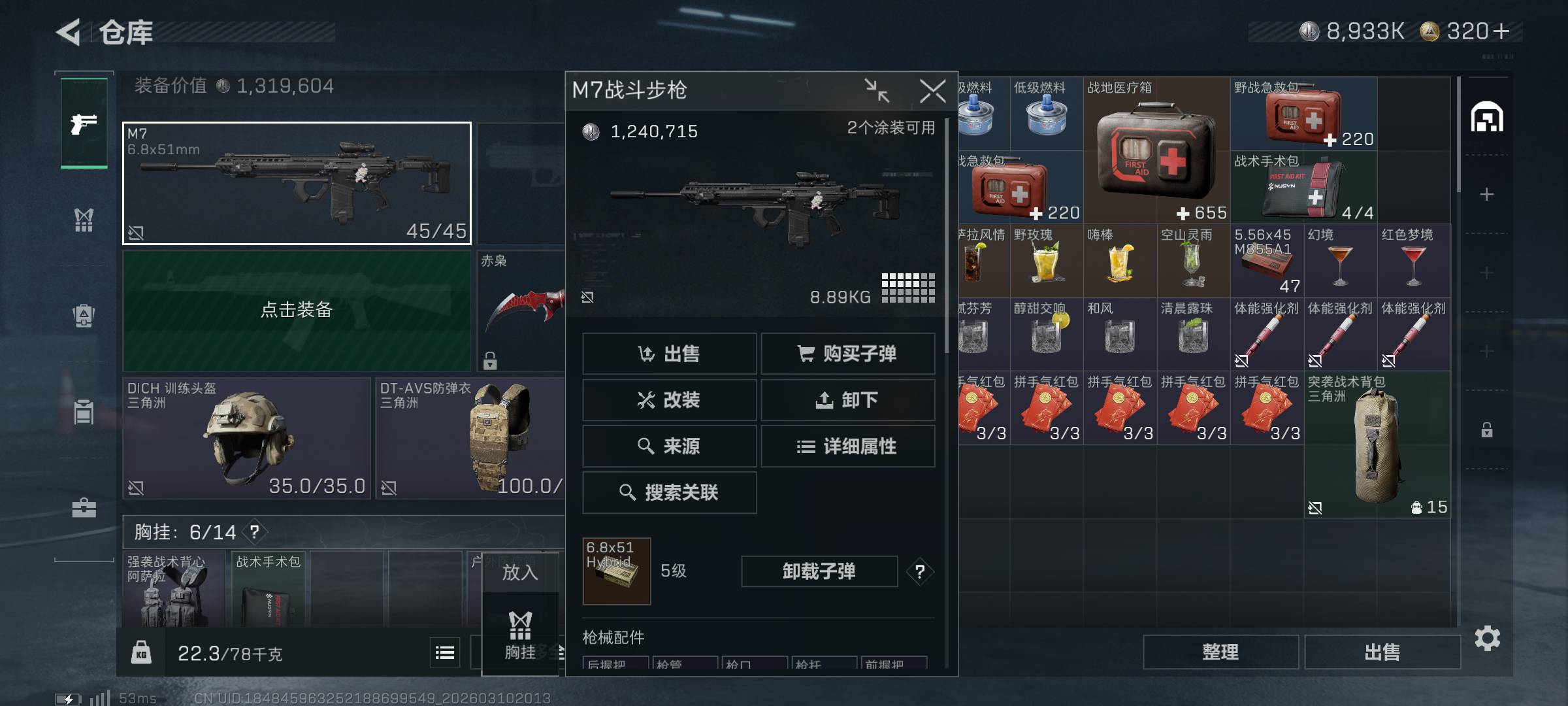
Task: Pick the 突袭战术背包 in storage
Action: (x=1377, y=445)
